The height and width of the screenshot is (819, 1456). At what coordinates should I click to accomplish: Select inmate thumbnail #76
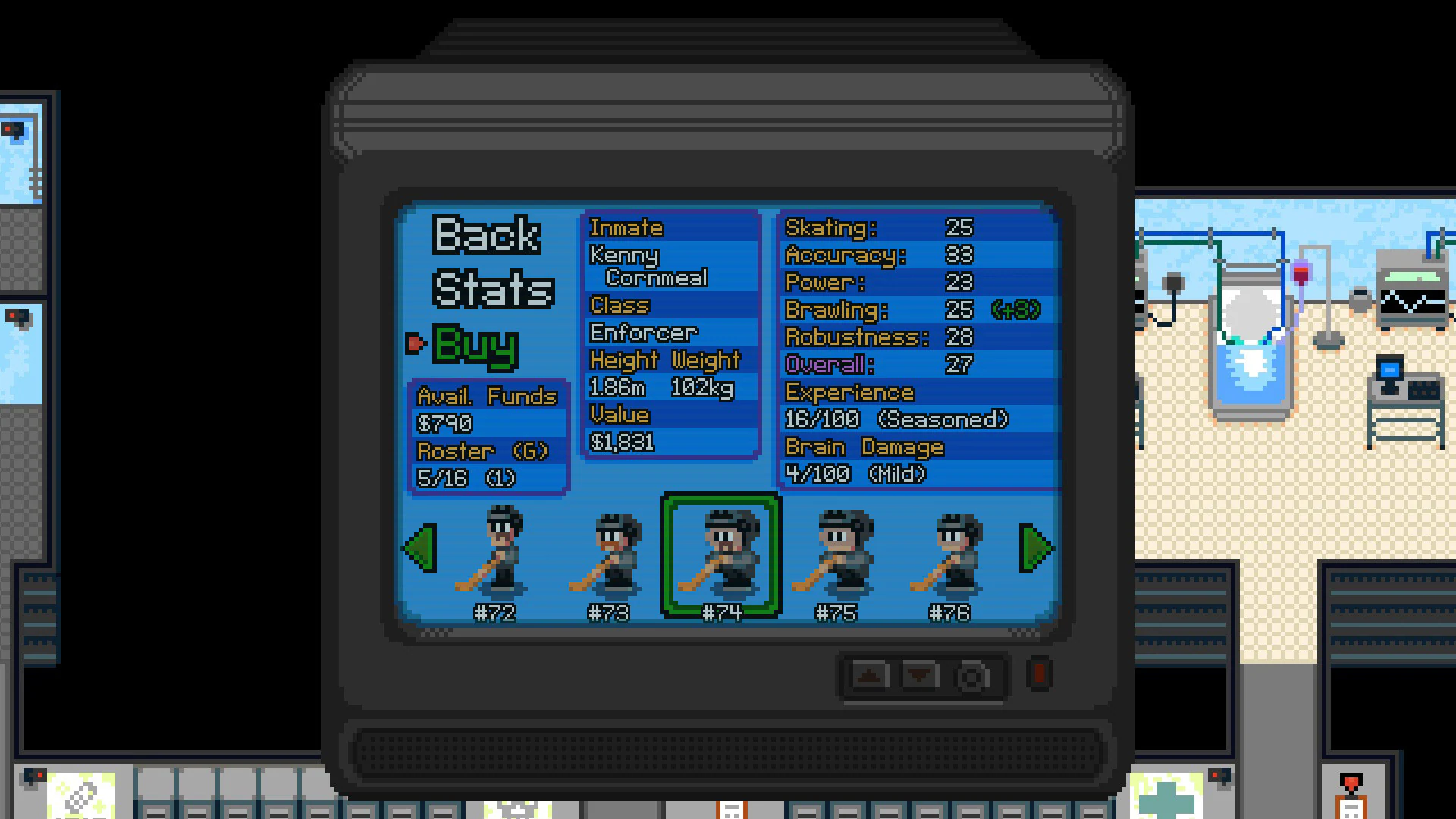[954, 556]
